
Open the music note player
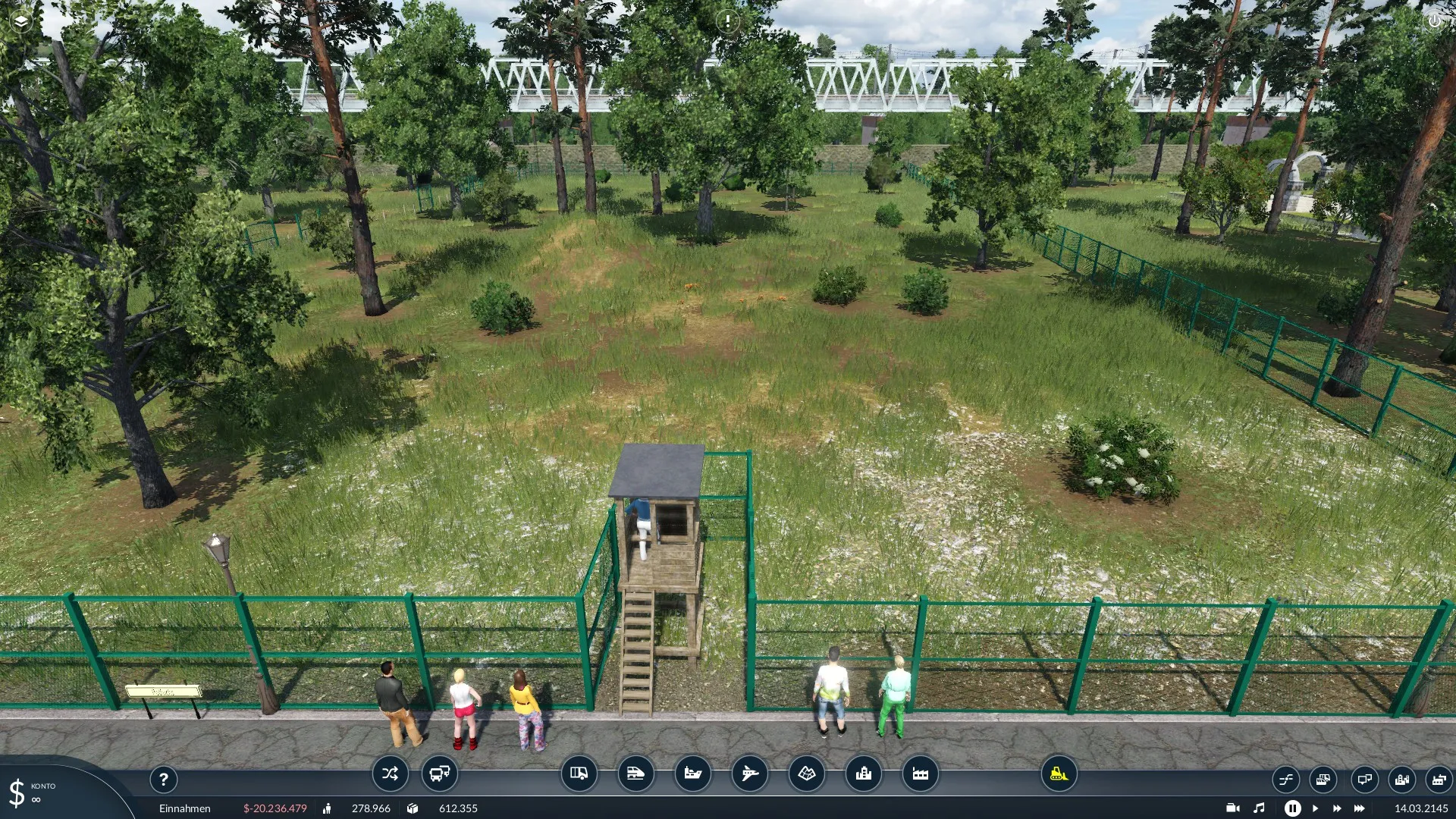[1259, 808]
